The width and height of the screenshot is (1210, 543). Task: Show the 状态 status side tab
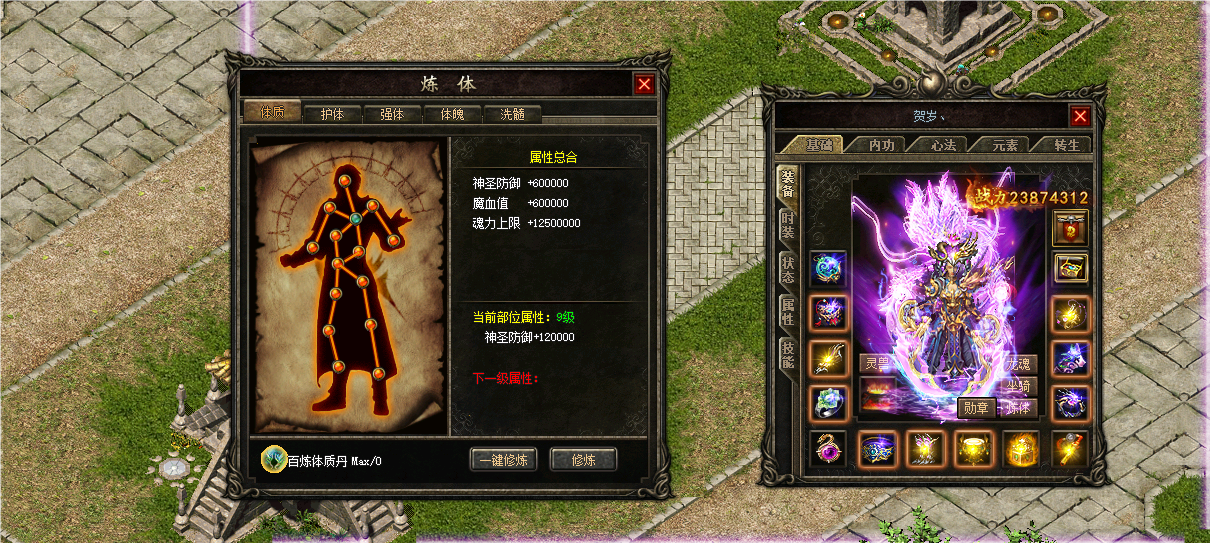788,270
